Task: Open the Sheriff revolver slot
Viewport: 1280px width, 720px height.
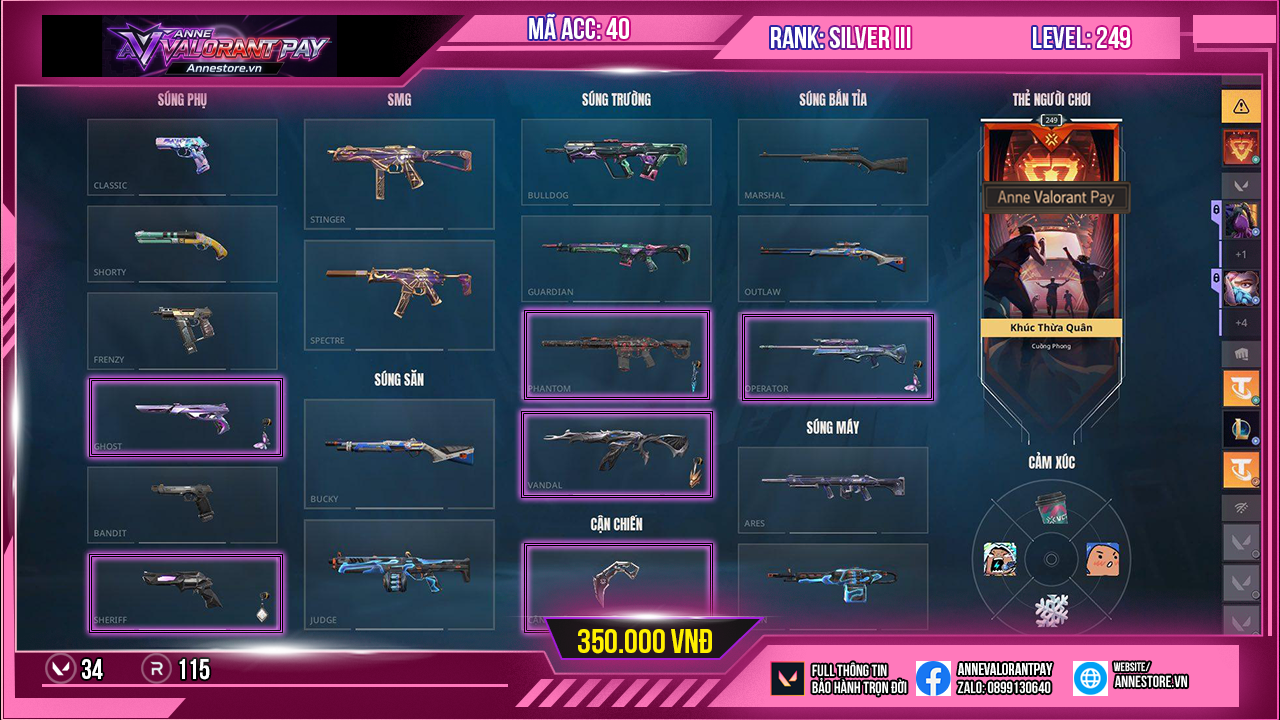Action: point(186,593)
